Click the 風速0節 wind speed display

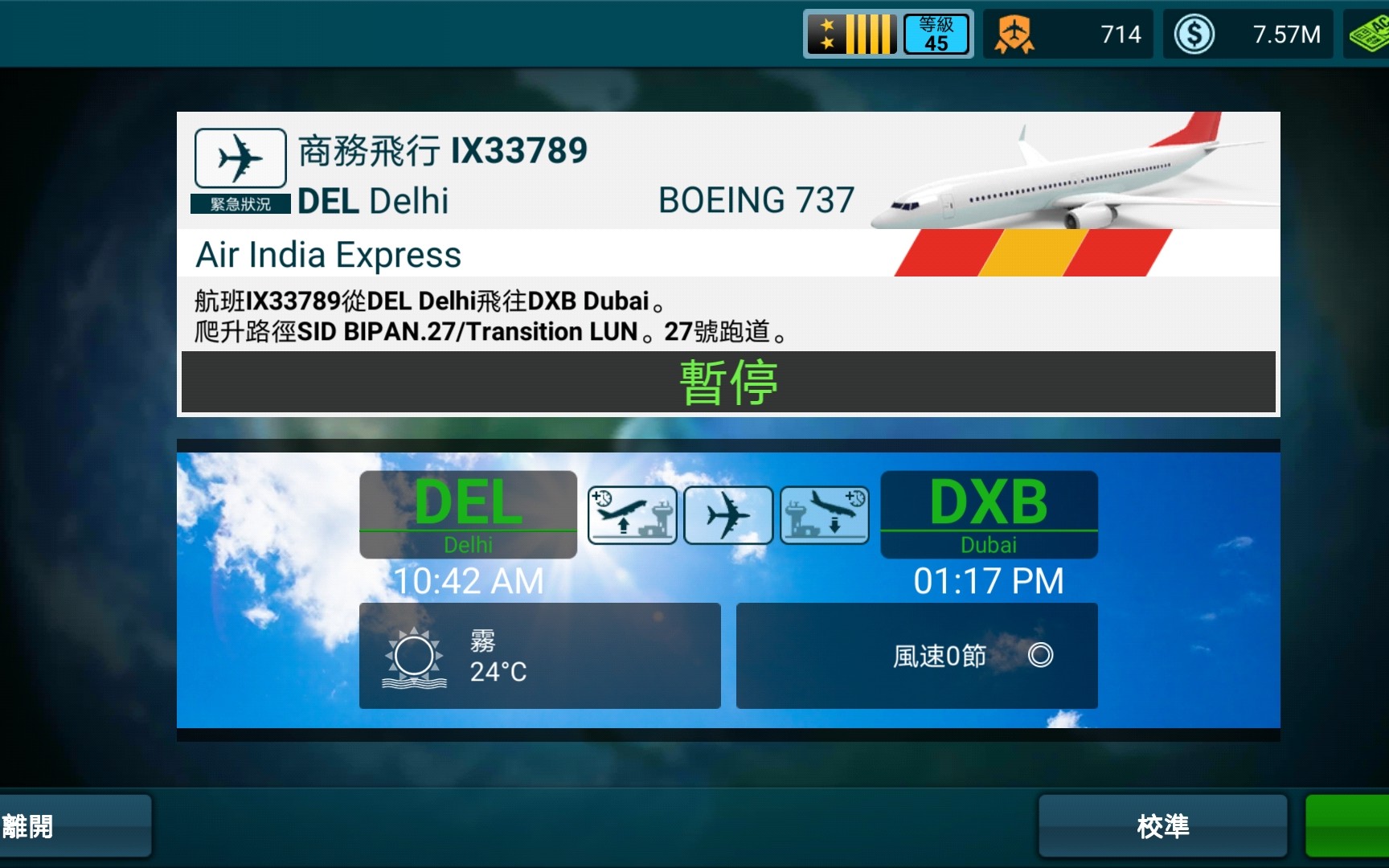[938, 655]
